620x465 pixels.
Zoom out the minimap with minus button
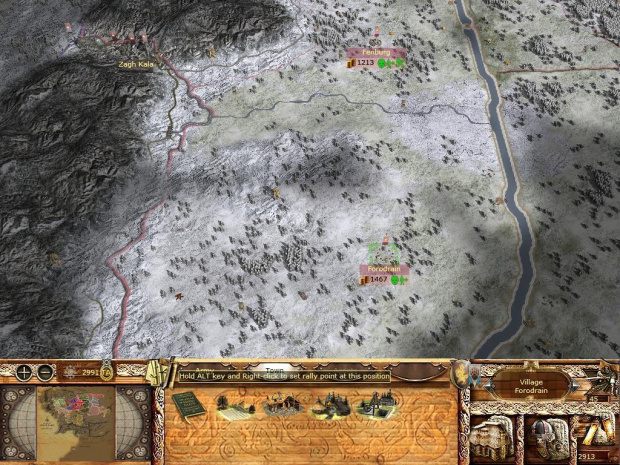(x=46, y=372)
